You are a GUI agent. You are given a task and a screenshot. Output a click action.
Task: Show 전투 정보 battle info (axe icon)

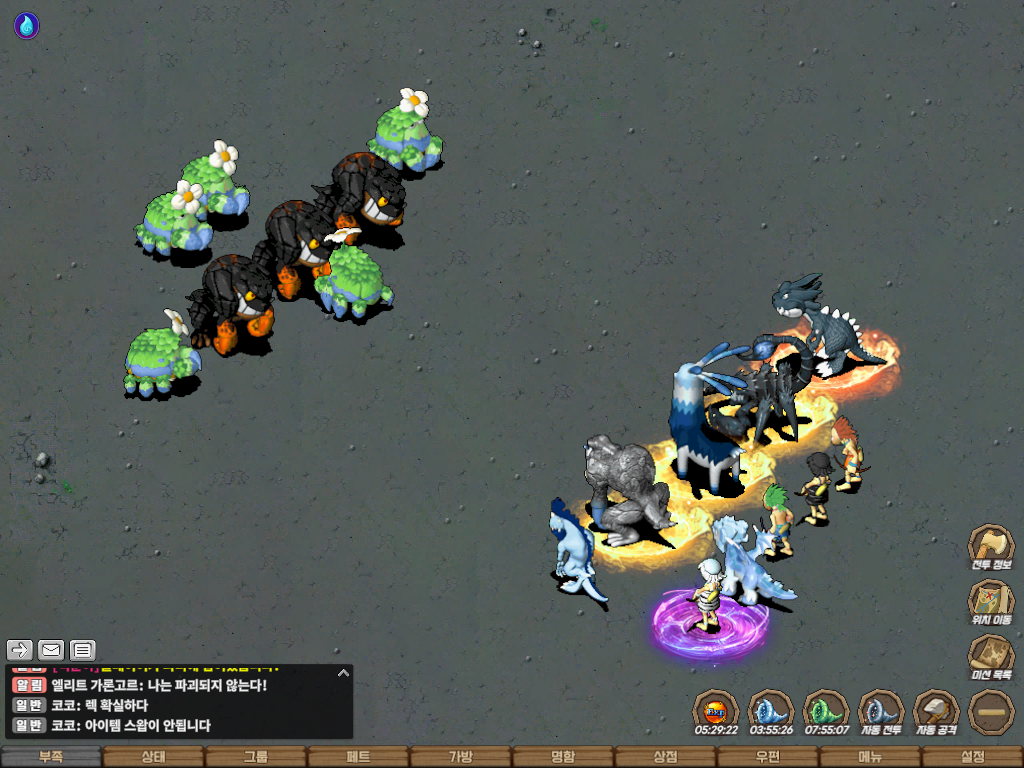click(991, 545)
